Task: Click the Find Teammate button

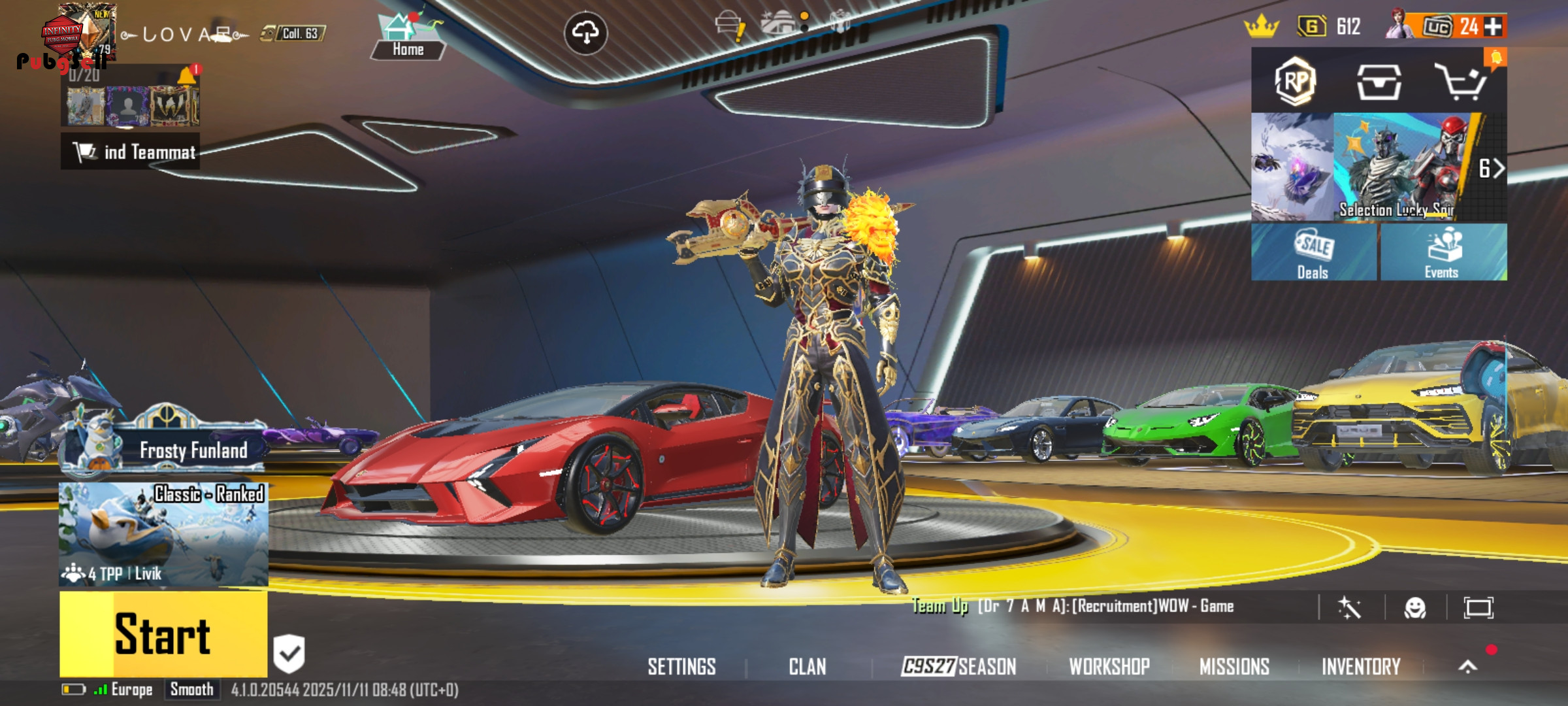Action: coord(131,152)
